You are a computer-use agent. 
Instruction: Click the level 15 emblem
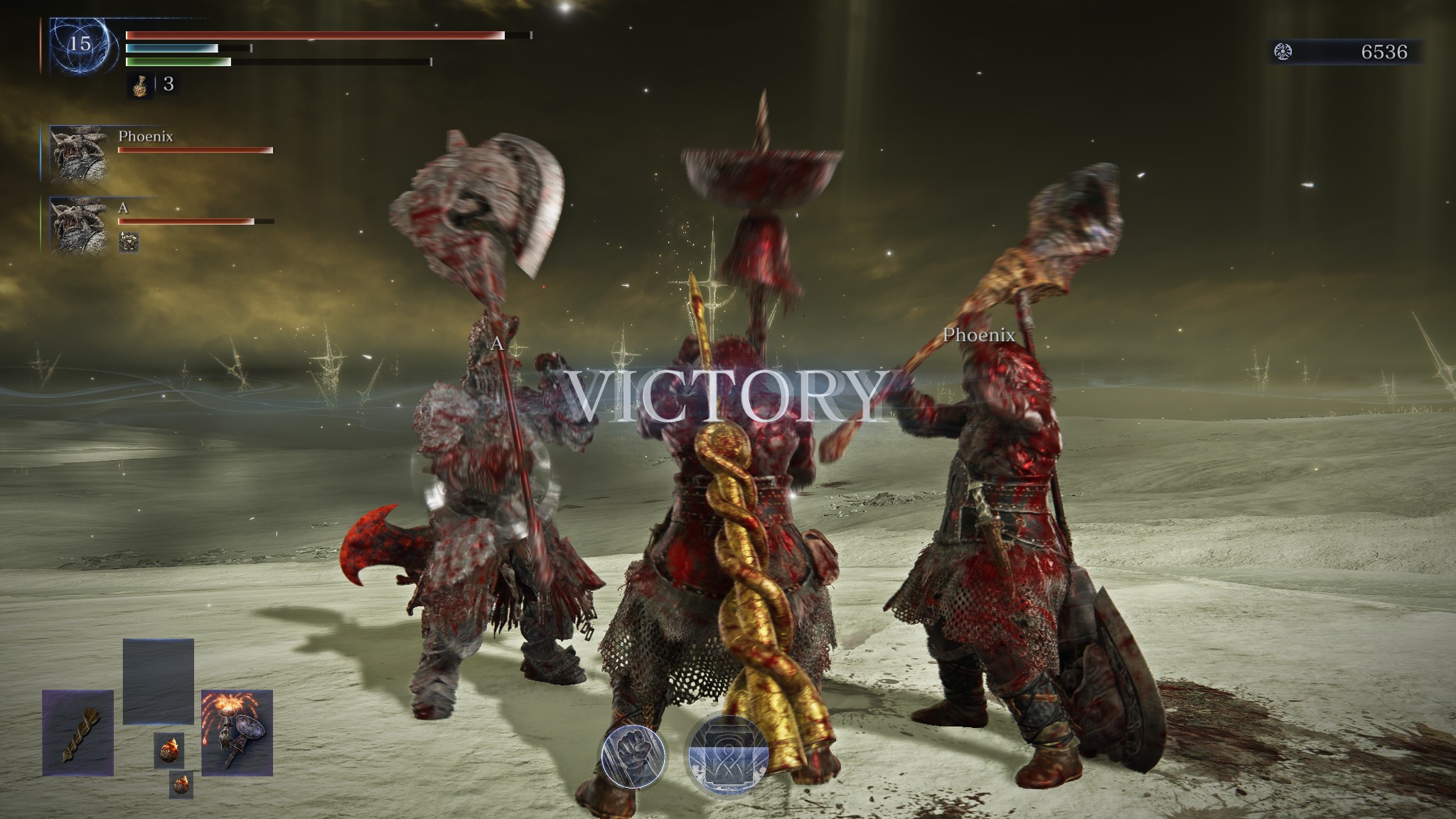click(x=80, y=45)
